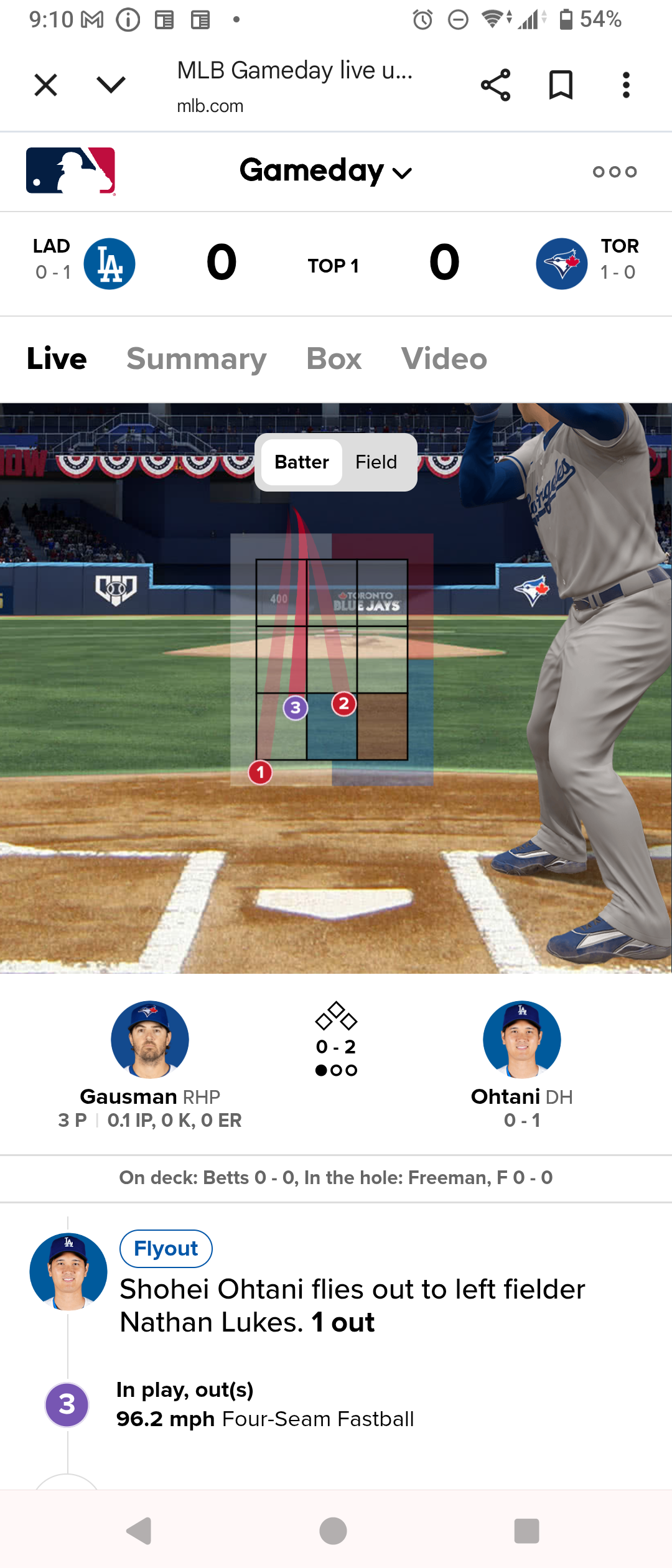The width and height of the screenshot is (672, 1568).
Task: Select the Blue Jays team logo
Action: tap(561, 264)
